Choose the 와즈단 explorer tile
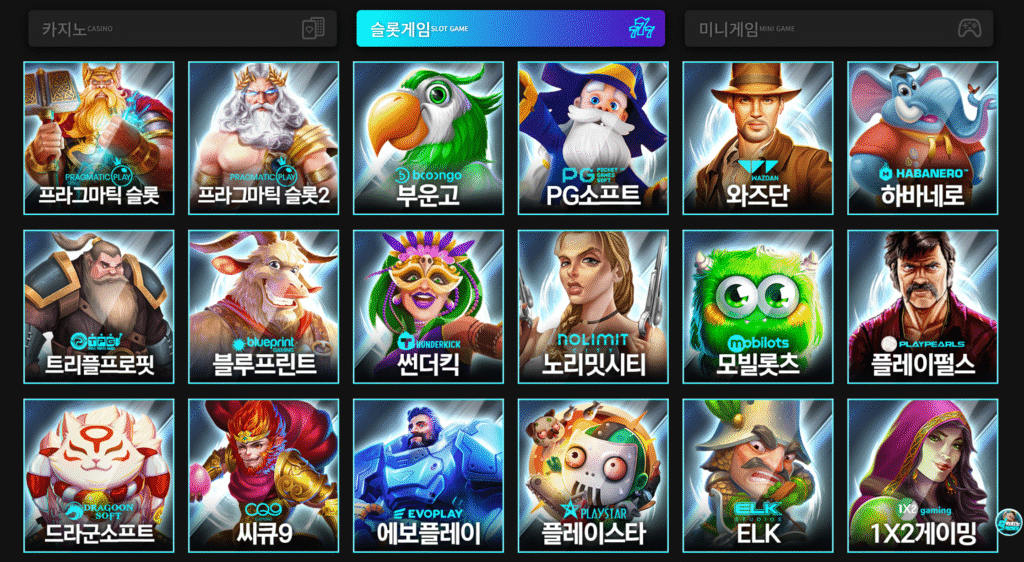Viewport: 1024px width, 562px height. pyautogui.click(x=758, y=138)
